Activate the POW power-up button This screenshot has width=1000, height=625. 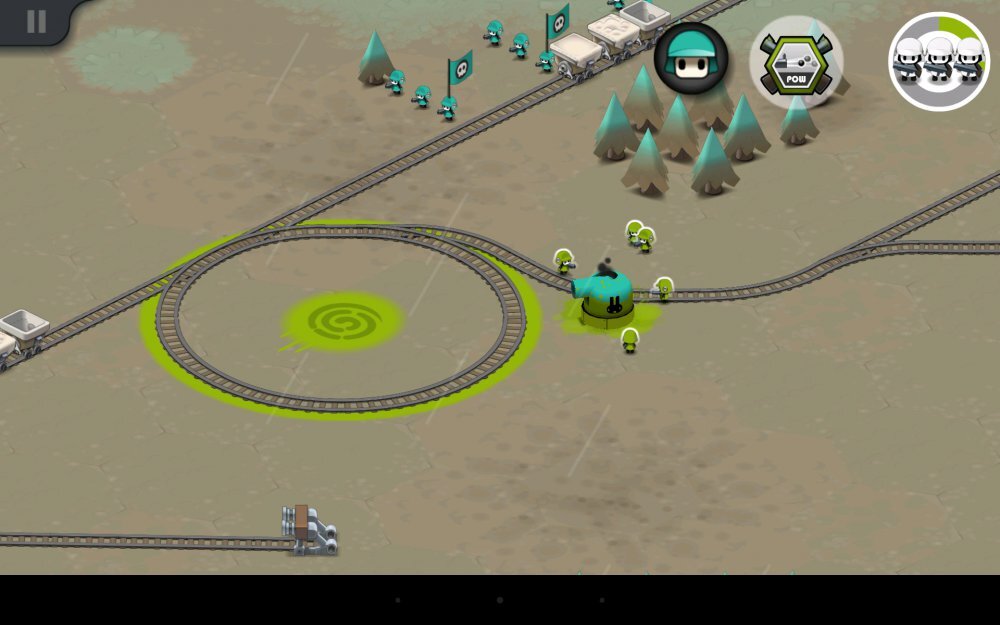(x=796, y=62)
